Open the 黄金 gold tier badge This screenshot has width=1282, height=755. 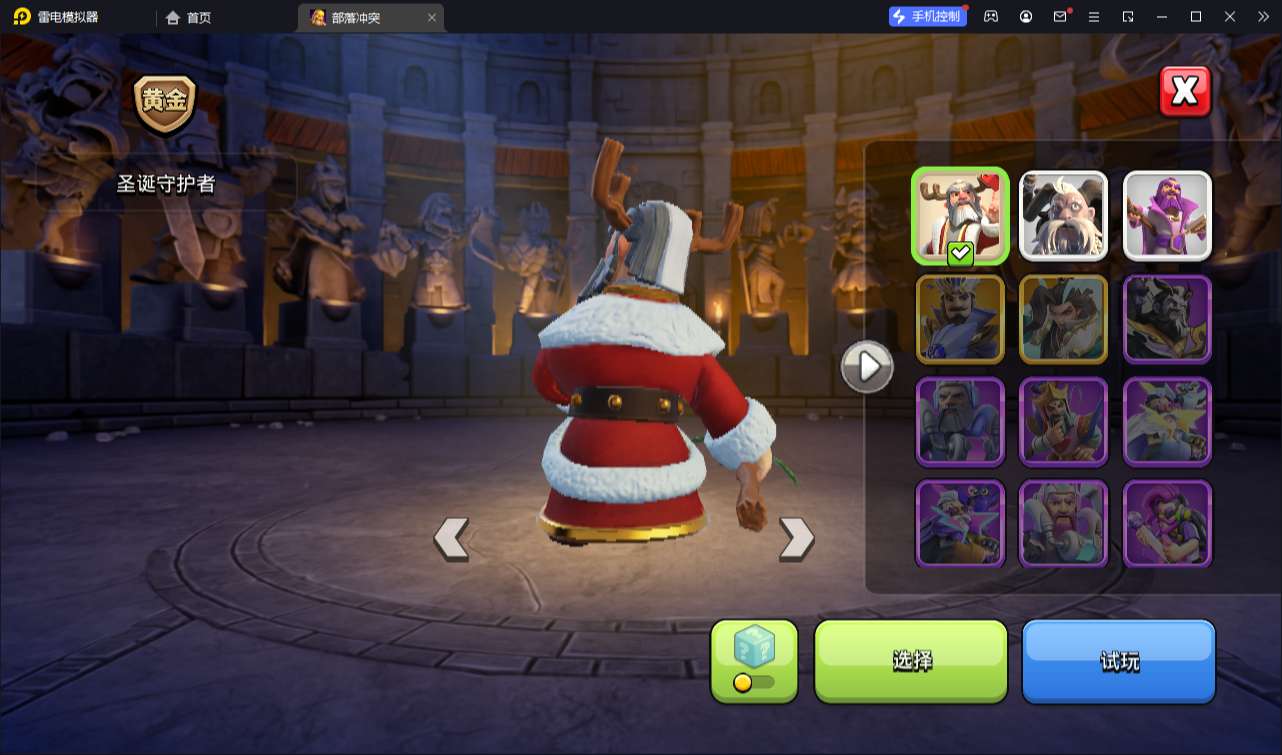click(165, 103)
